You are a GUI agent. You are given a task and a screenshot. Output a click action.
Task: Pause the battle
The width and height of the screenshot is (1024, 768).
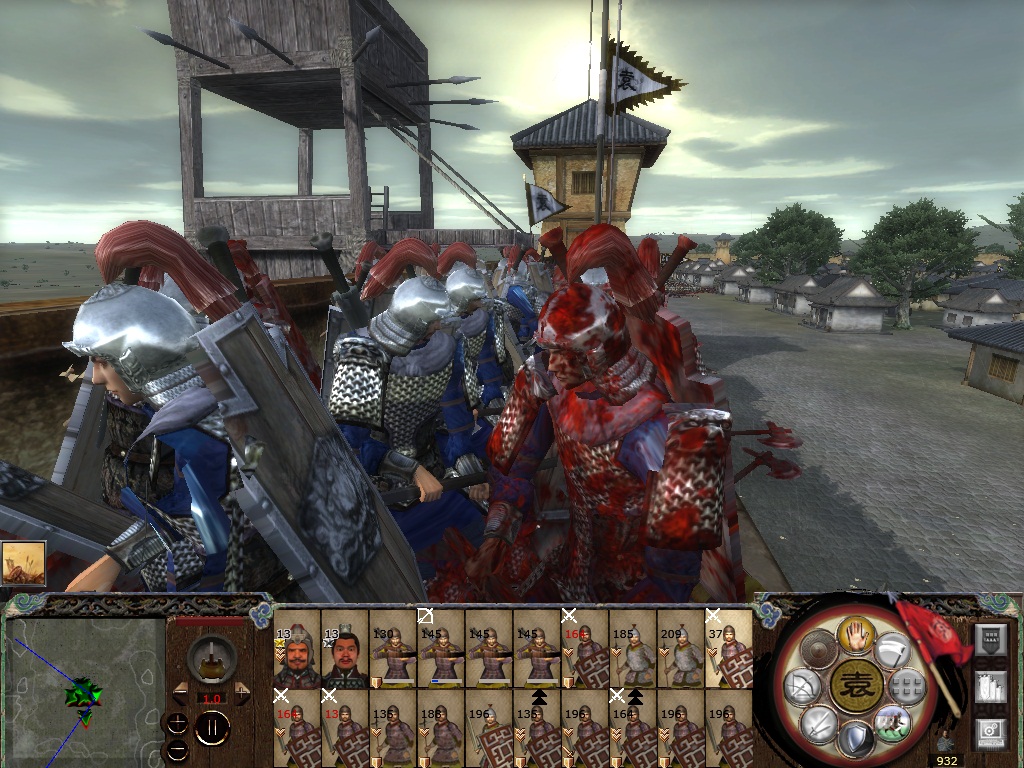[212, 728]
